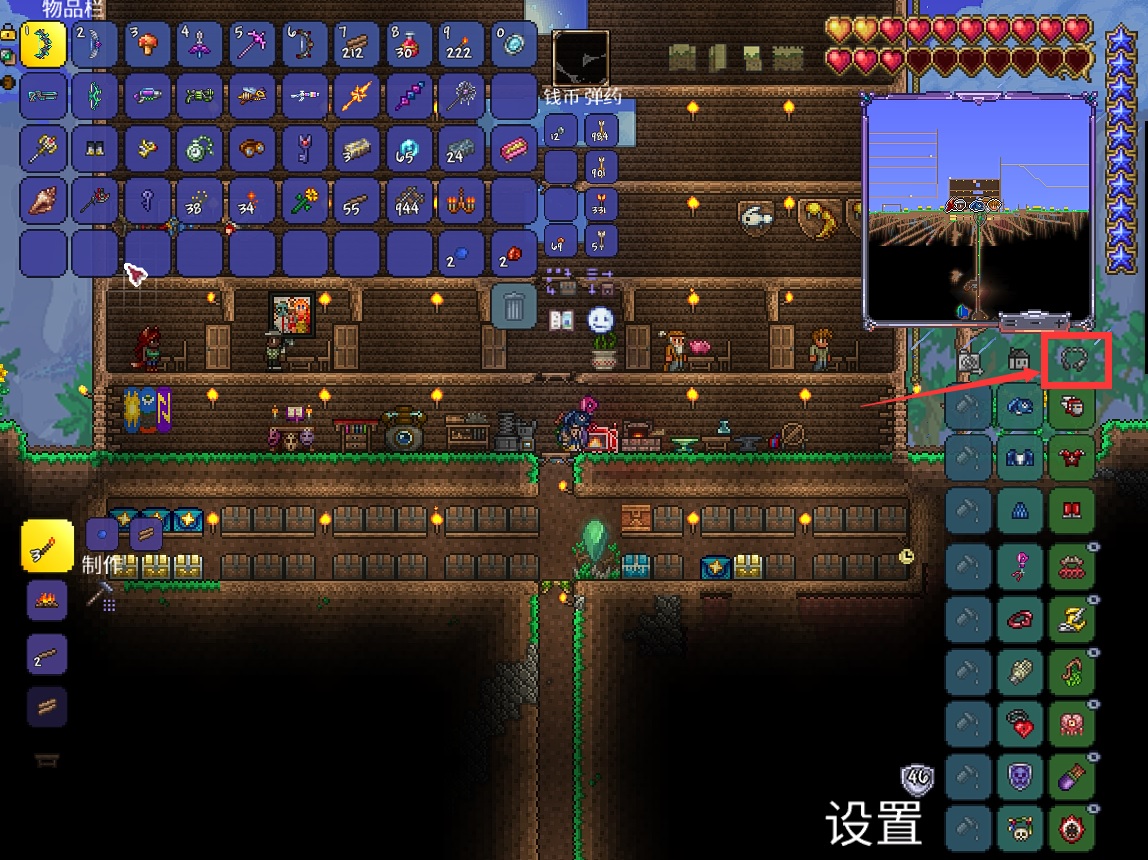Choose the magic conch shell slot
Viewport: 1148px width, 860px height.
click(x=43, y=201)
